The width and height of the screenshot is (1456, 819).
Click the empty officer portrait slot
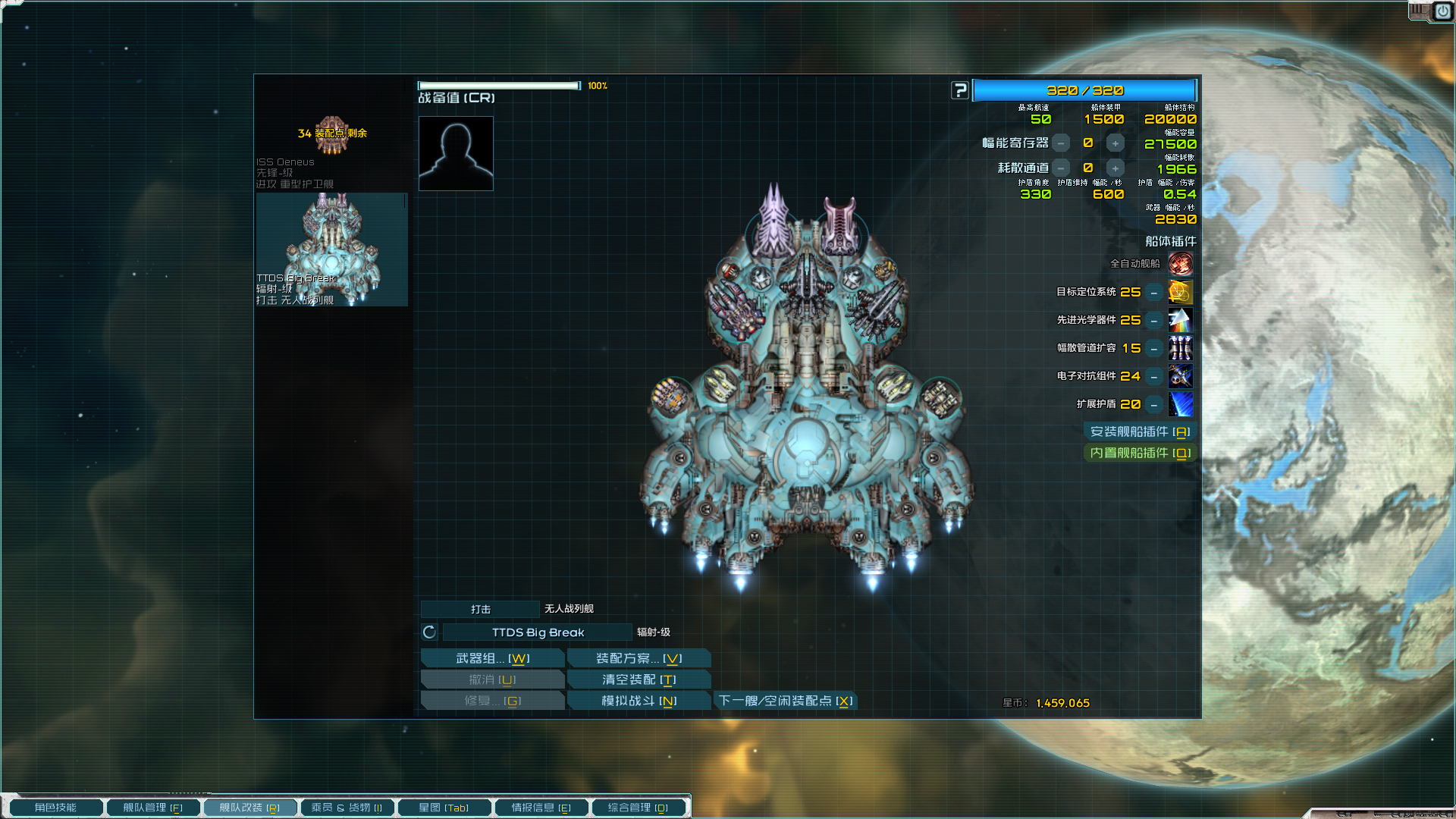tap(456, 153)
